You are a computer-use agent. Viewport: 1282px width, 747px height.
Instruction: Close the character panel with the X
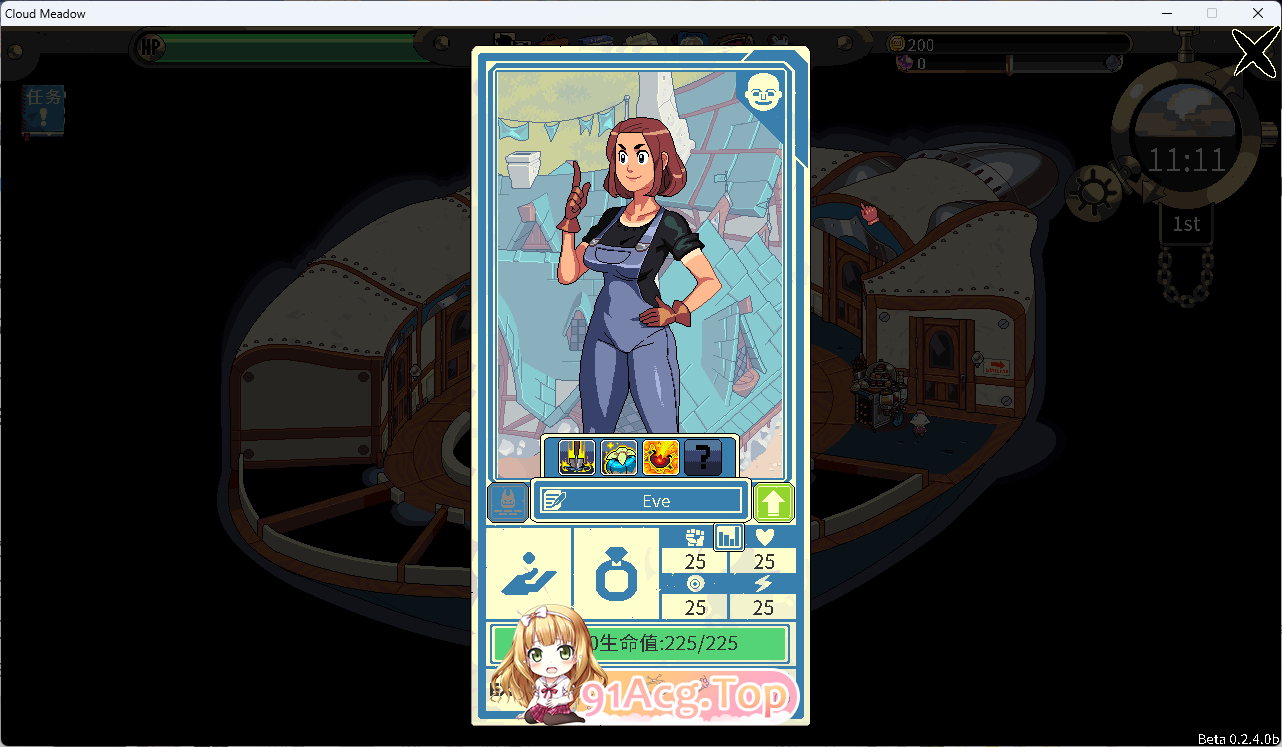point(1255,51)
